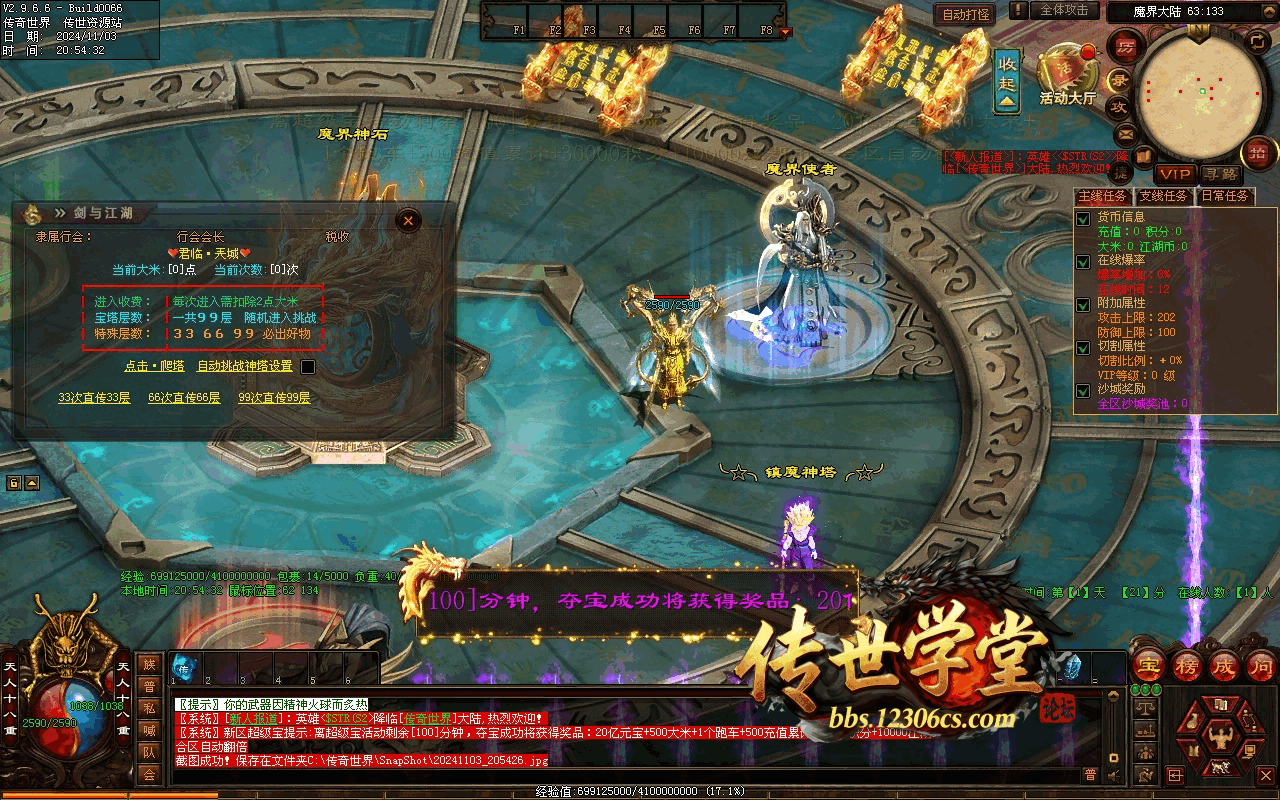Select the 私 private chat channel
1280x800 pixels.
tap(149, 708)
